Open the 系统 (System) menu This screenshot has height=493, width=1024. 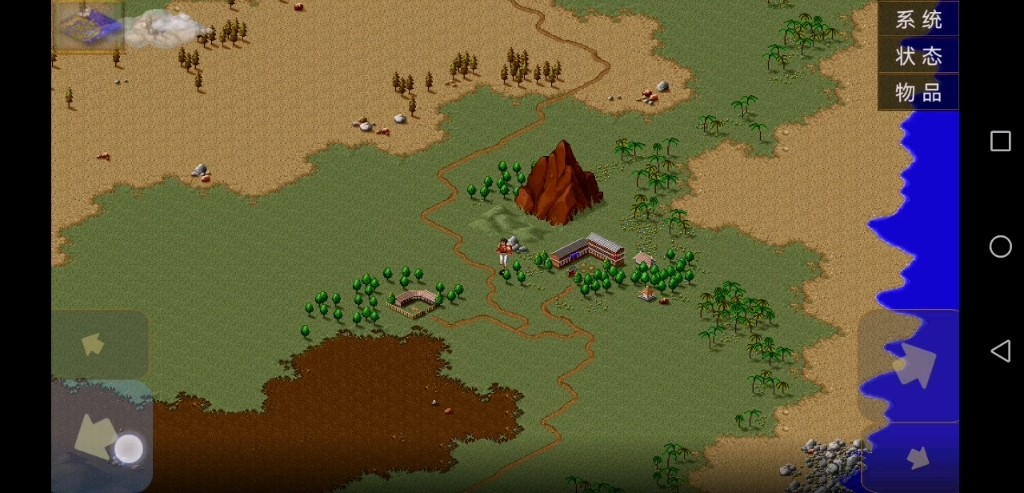918,18
